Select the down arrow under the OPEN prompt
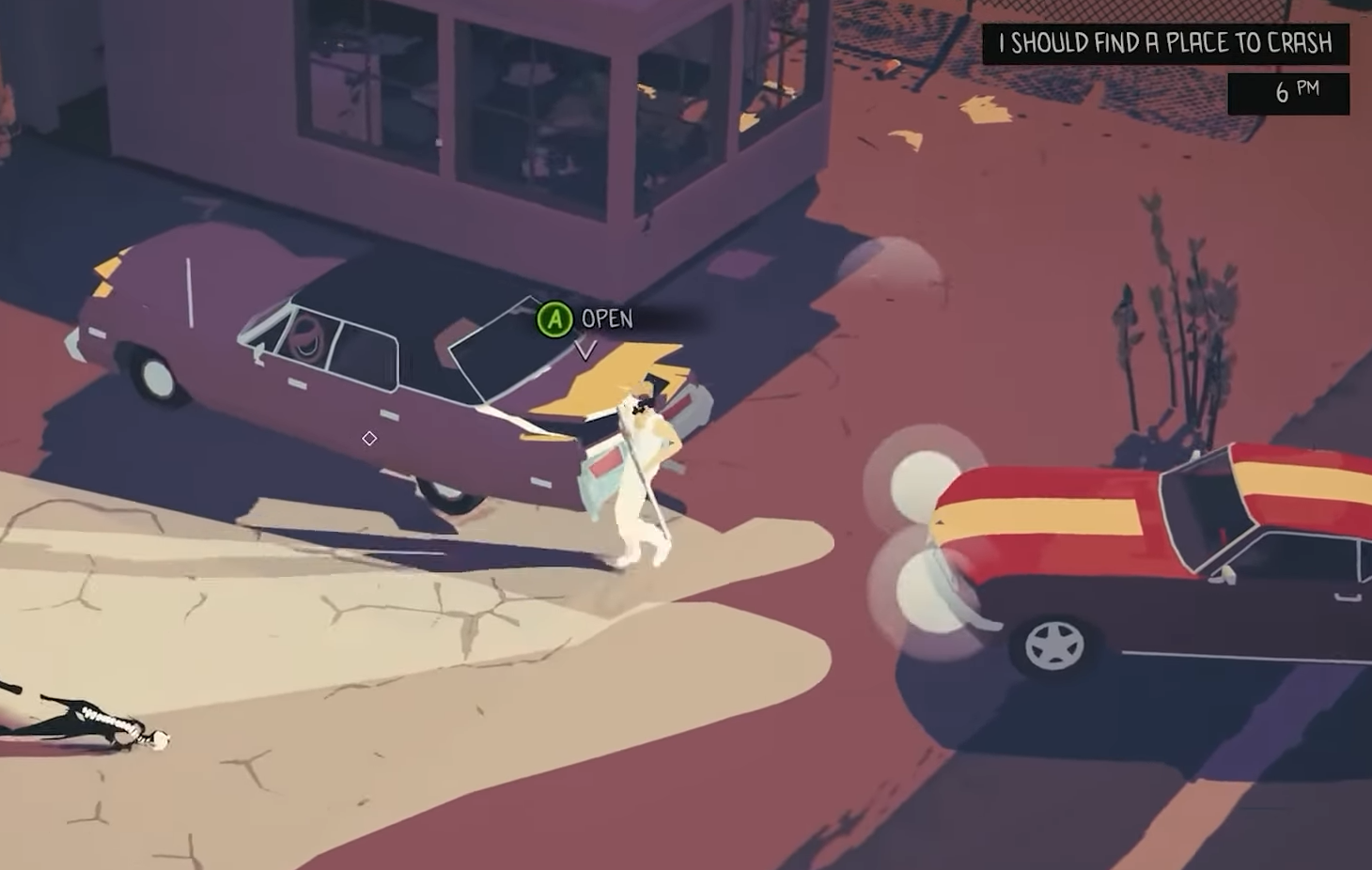1372x870 pixels. pos(586,348)
